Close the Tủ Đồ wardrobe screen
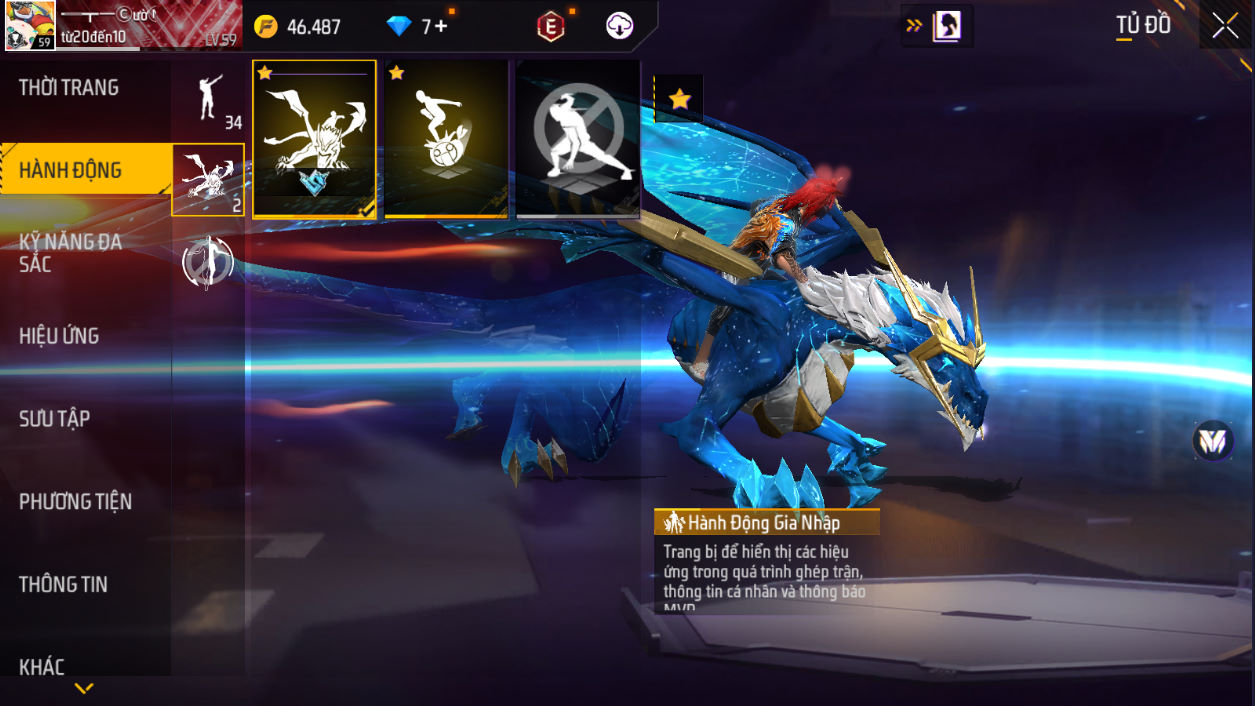Viewport: 1255px width, 706px height. pos(1225,26)
